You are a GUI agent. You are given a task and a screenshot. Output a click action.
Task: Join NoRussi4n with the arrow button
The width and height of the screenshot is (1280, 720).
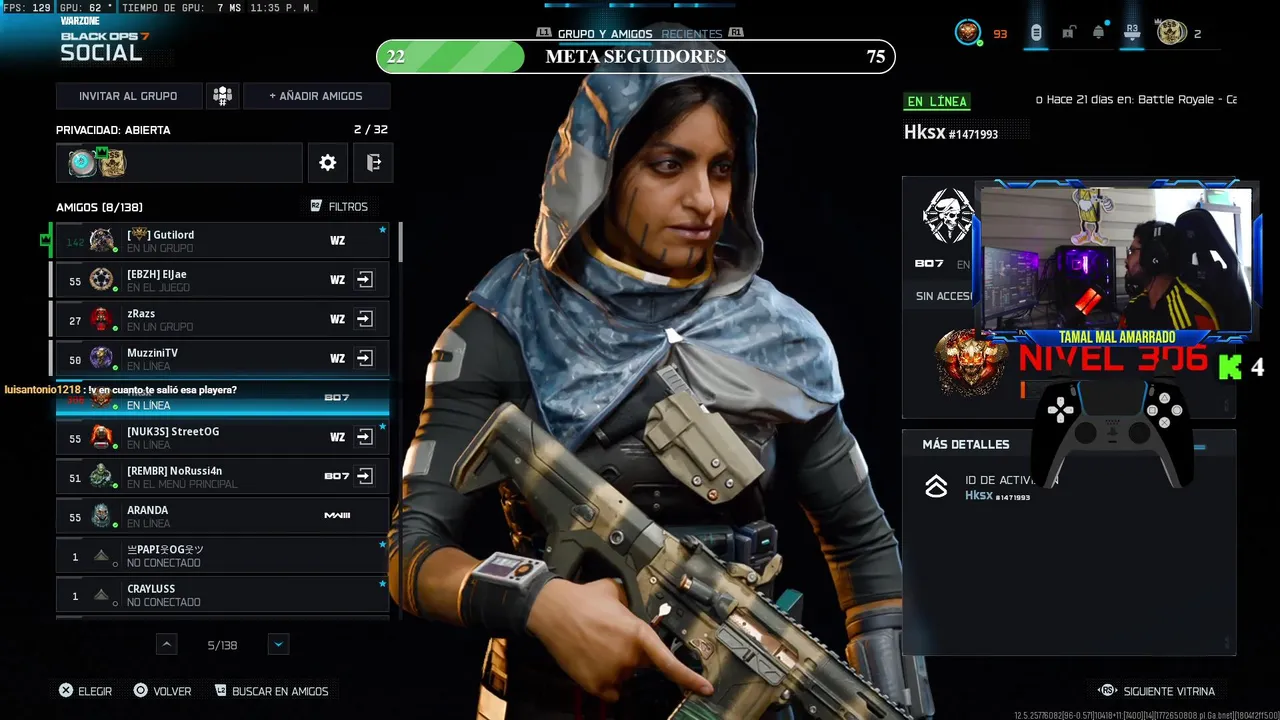[365, 476]
